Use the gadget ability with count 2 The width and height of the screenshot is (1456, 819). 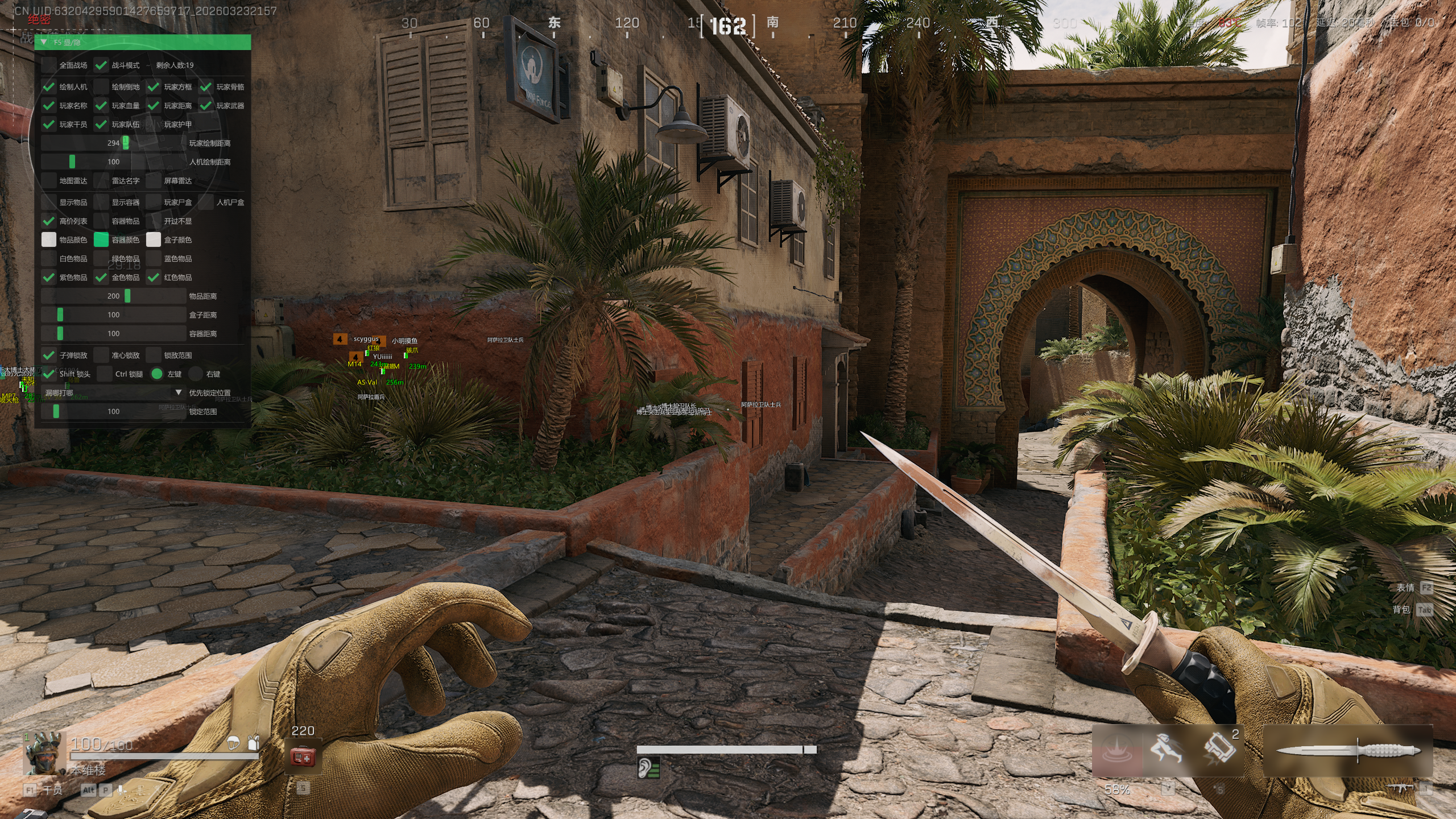(x=1219, y=748)
